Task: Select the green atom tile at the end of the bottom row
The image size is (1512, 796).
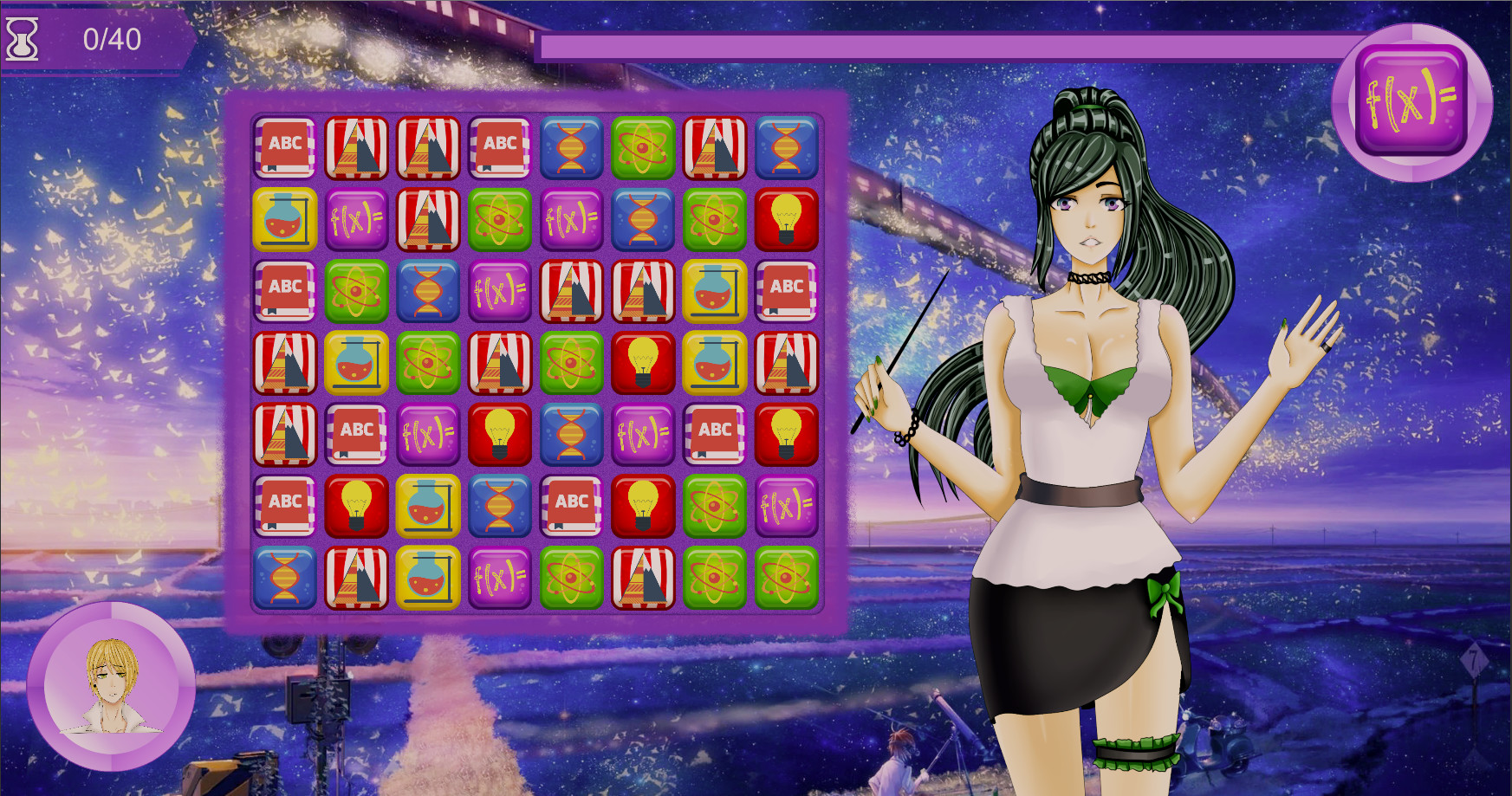Action: click(x=788, y=577)
